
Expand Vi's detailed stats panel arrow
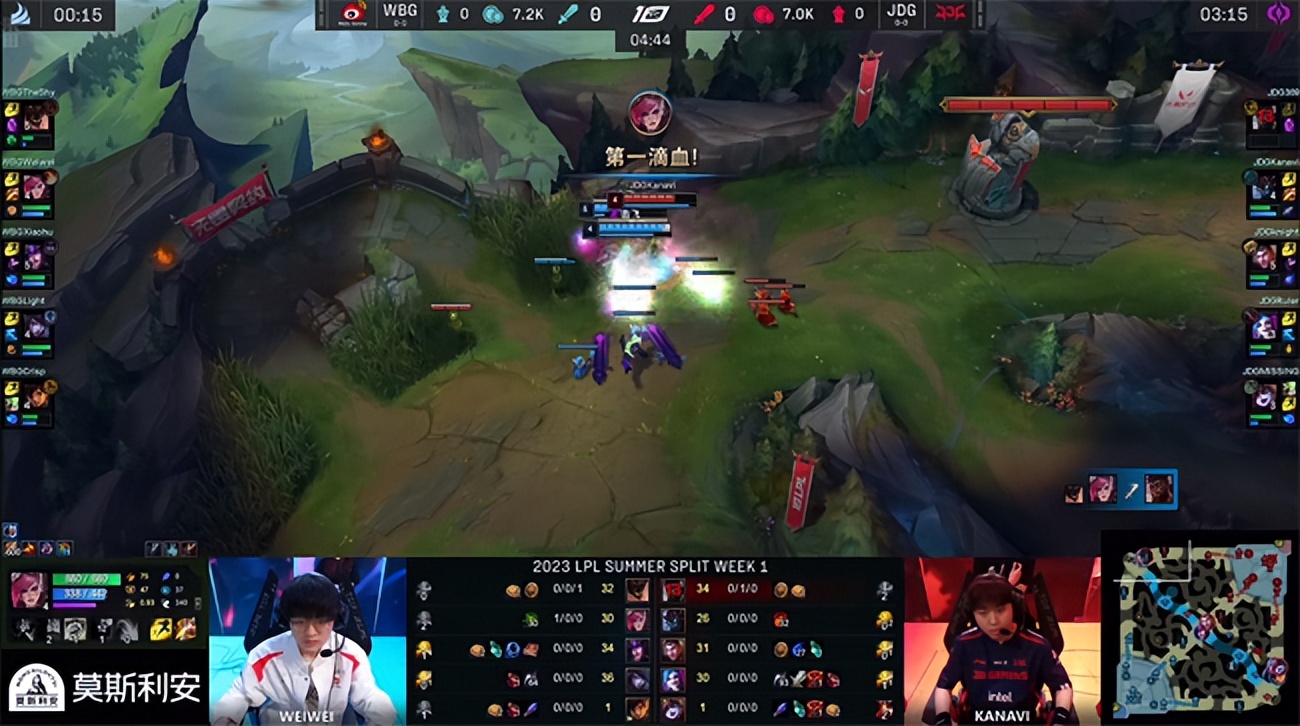coord(197,604)
